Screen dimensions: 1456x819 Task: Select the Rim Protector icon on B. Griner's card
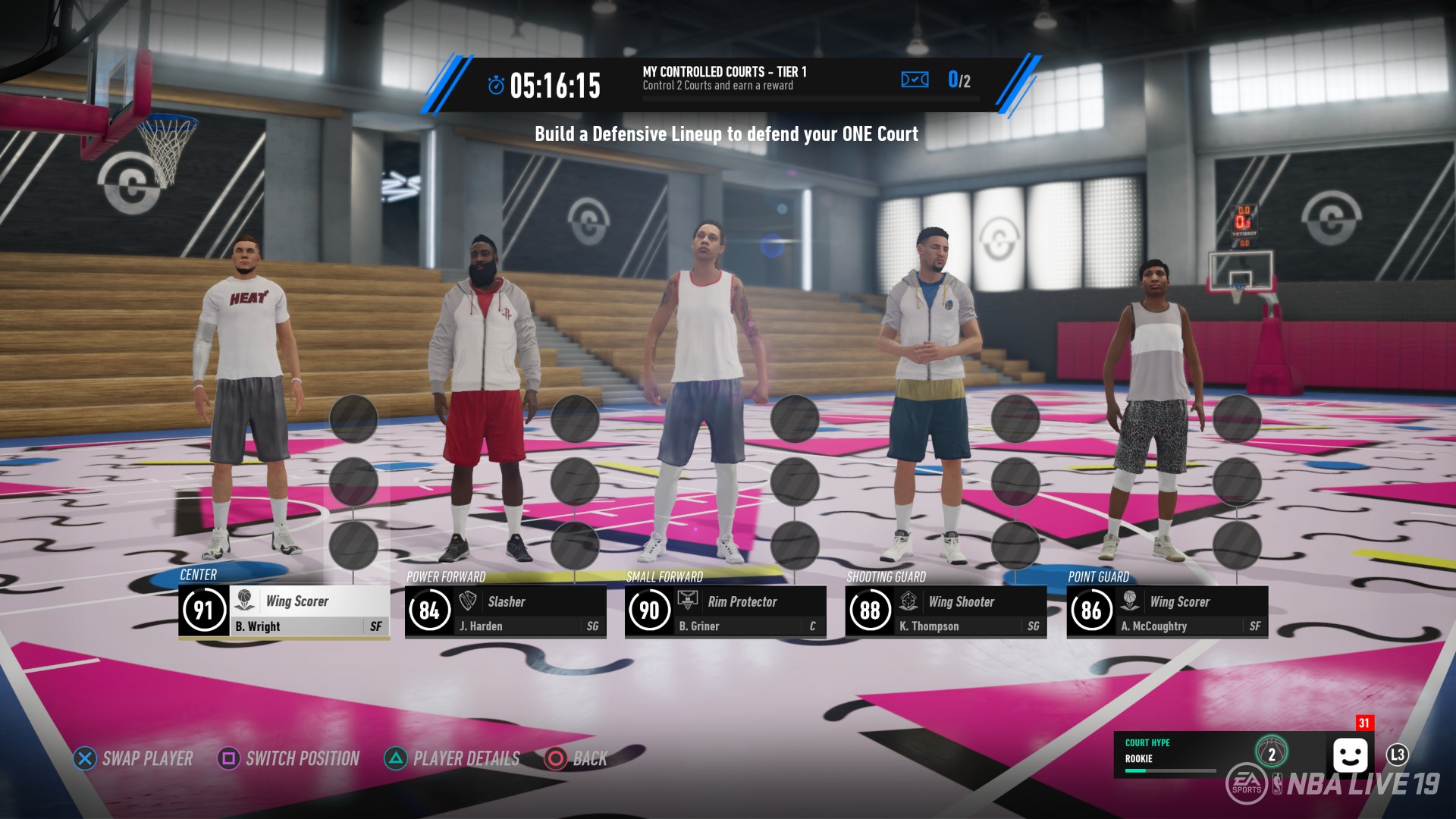pyautogui.click(x=687, y=601)
